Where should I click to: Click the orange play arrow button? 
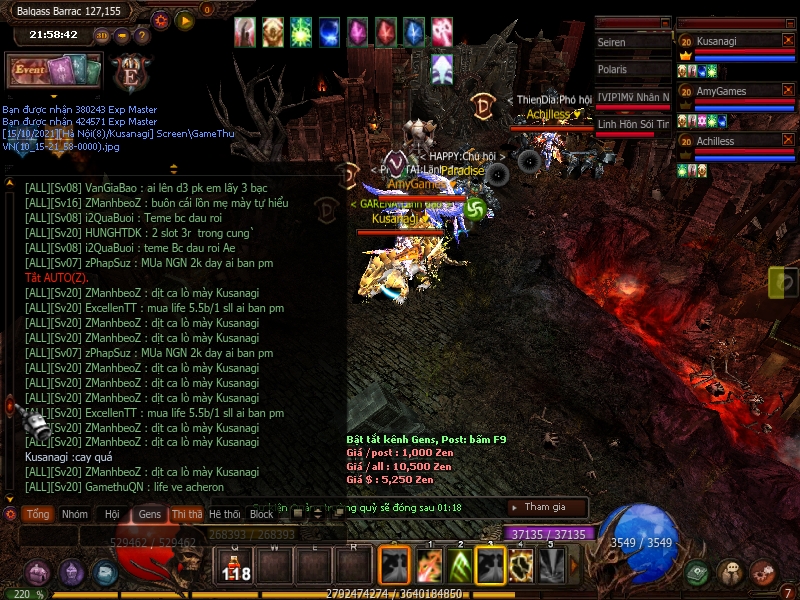point(185,19)
